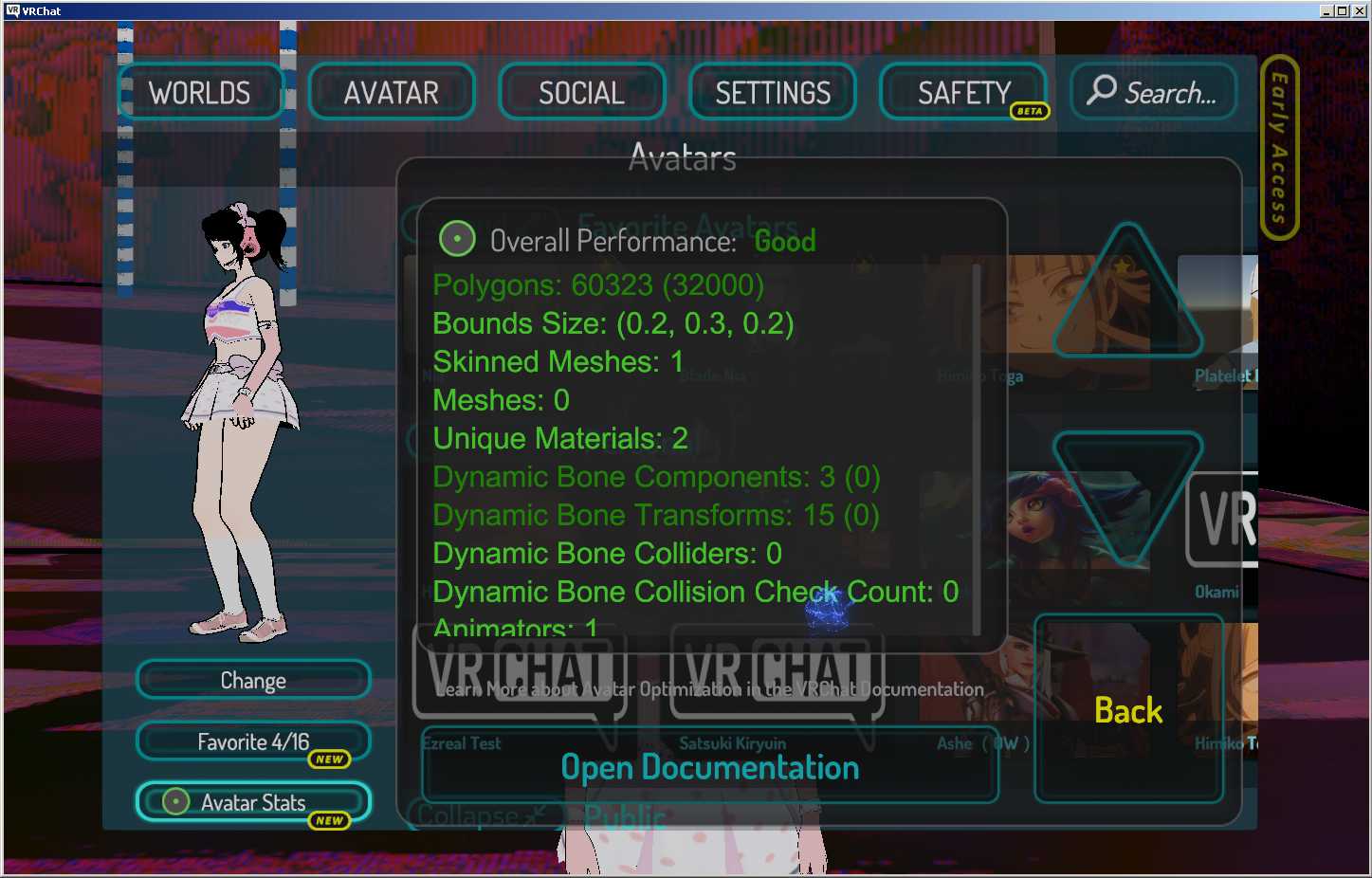Open the Worlds menu tab
The height and width of the screenshot is (878, 1372).
(200, 93)
